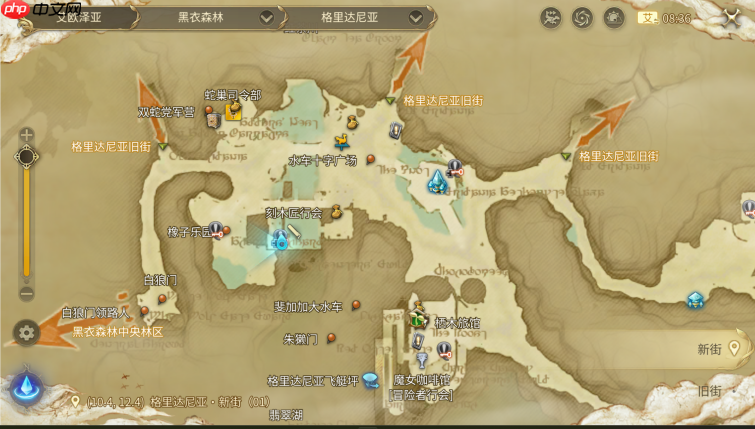Expand the 黑衣森林 region dropdown
Viewport: 755px width, 429px height.
[266, 18]
